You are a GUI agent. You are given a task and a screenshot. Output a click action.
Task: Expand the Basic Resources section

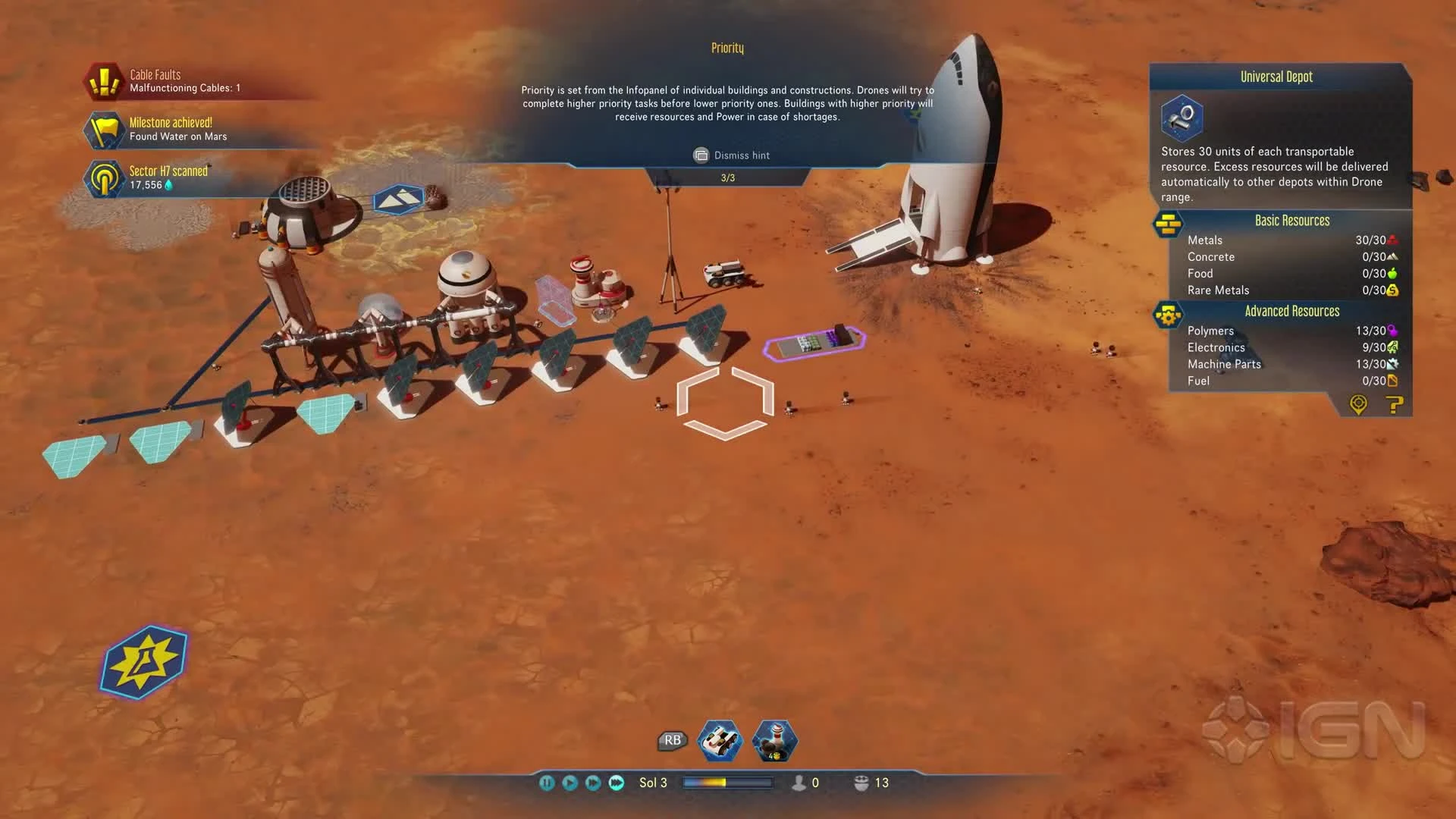tap(1292, 220)
